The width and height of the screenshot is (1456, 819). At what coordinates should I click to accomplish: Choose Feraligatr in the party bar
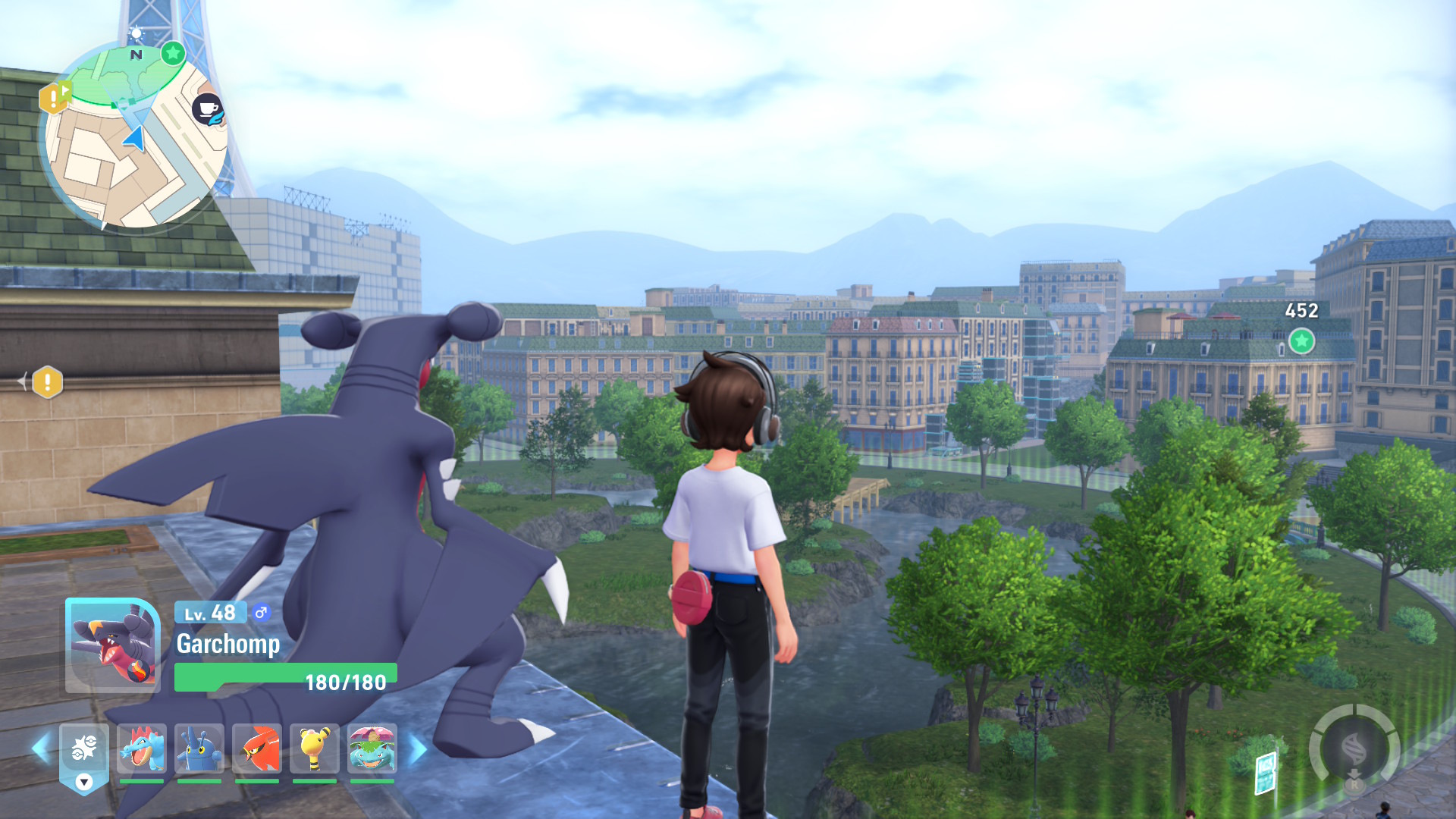click(142, 748)
